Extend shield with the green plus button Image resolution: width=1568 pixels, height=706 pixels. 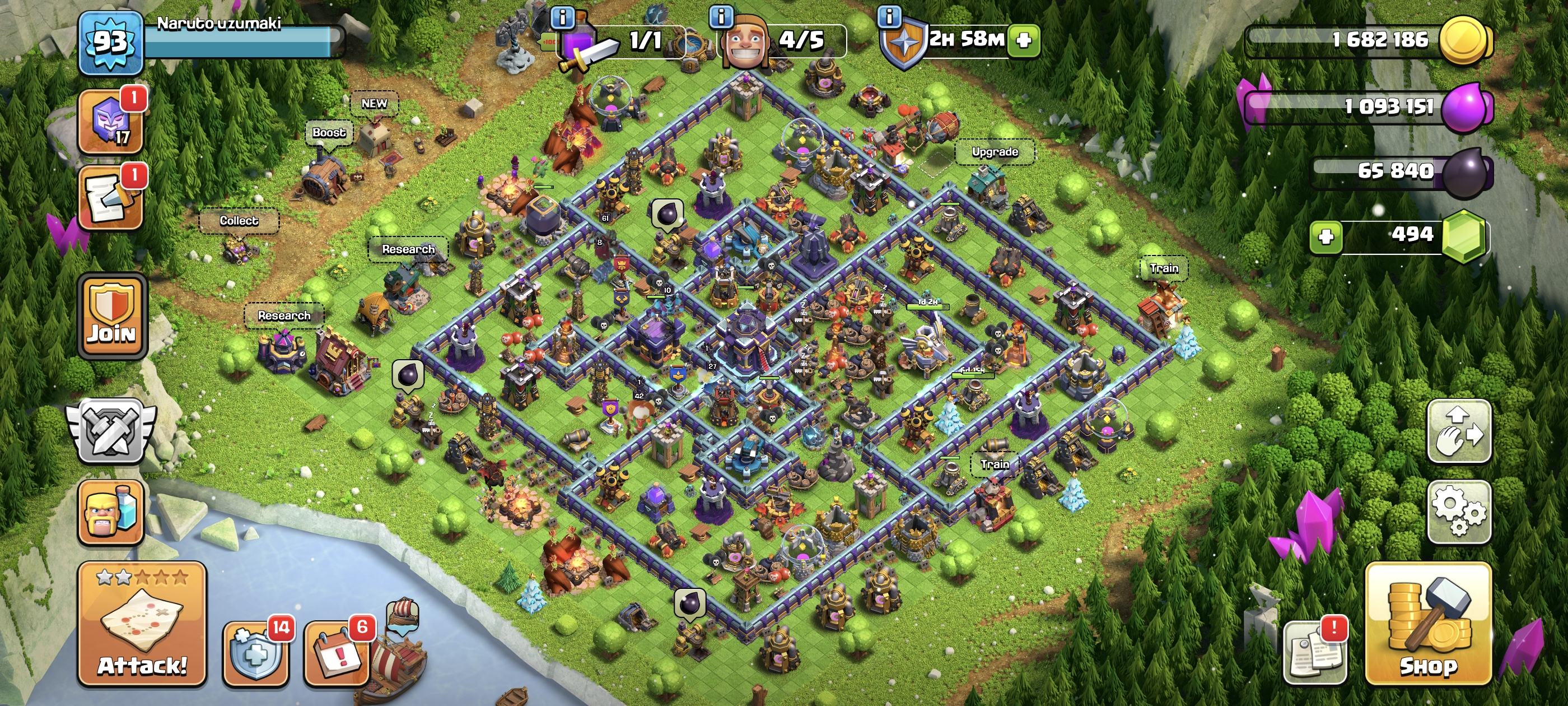1024,40
